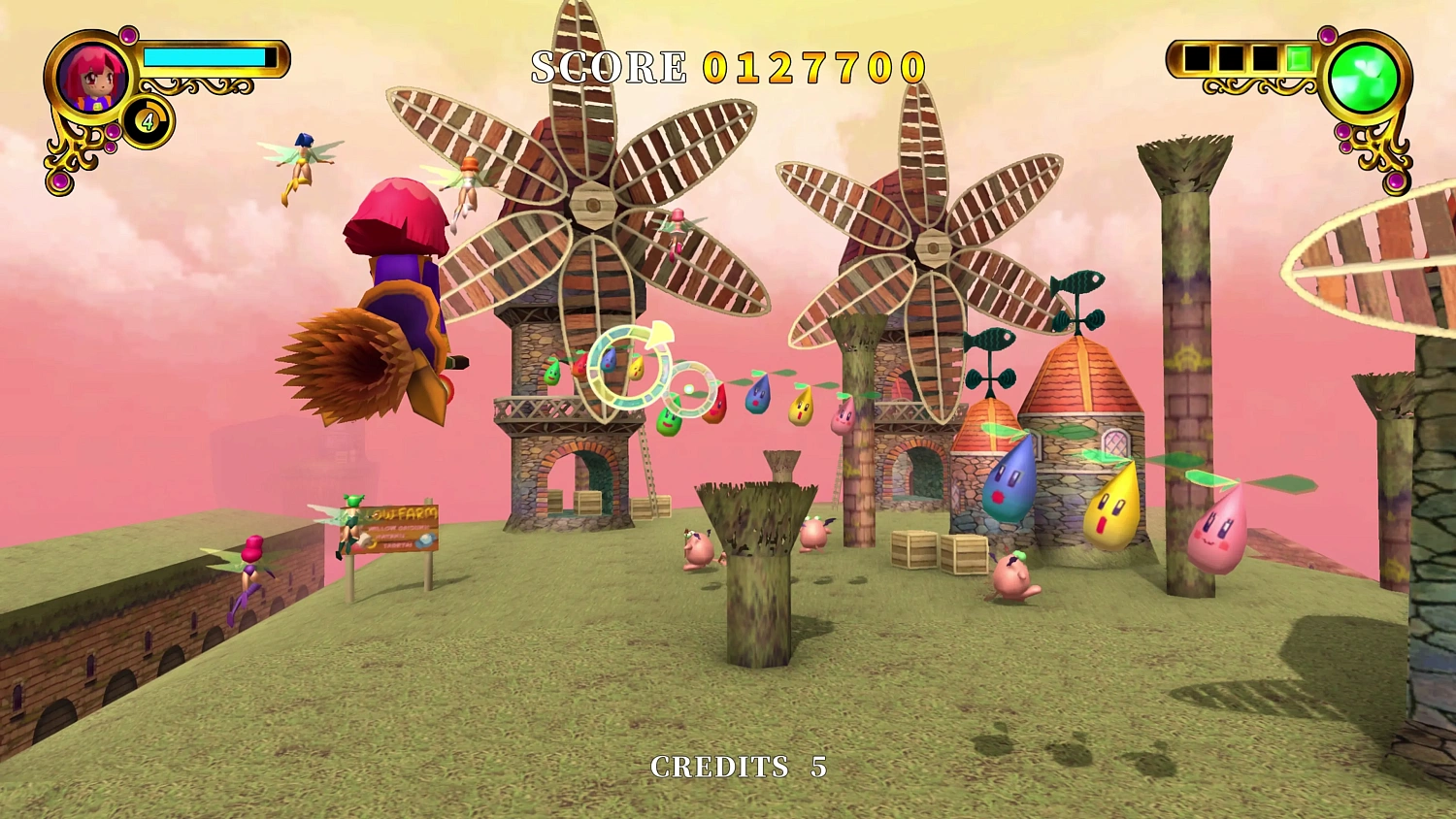Toggle the purple gem below the green orb

point(1342,131)
